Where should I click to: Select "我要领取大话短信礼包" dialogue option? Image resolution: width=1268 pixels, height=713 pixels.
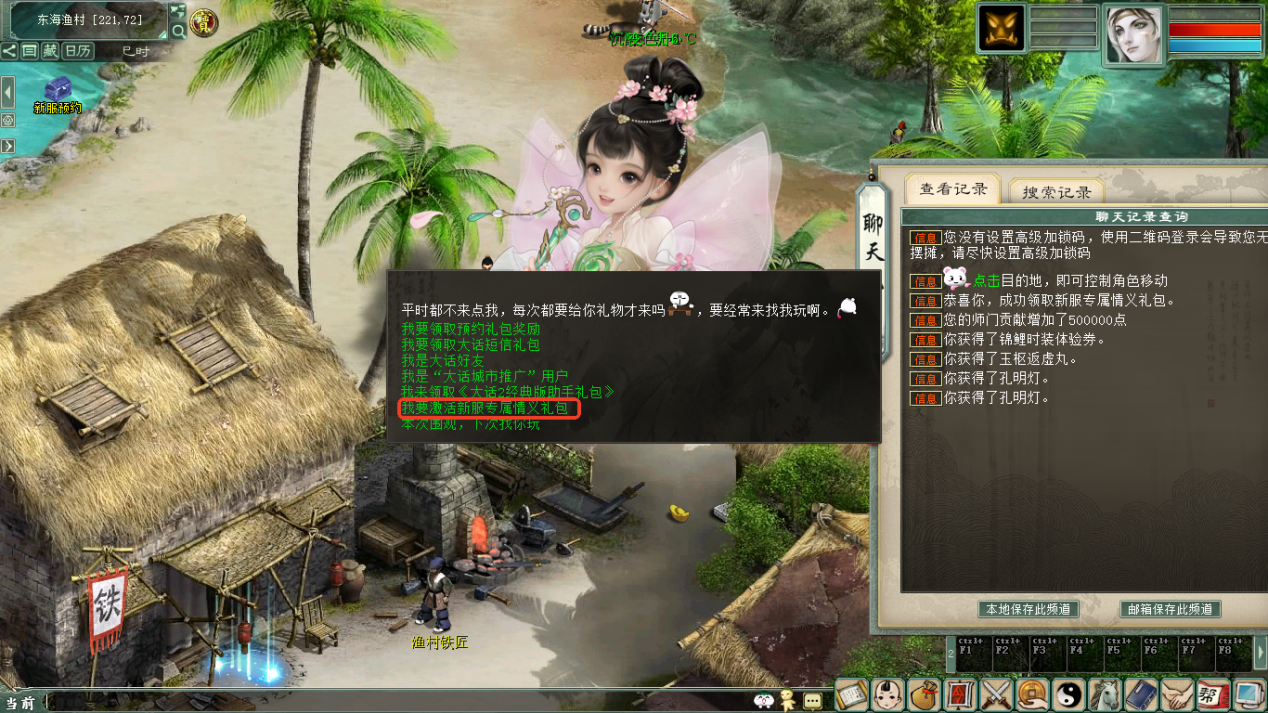click(470, 345)
